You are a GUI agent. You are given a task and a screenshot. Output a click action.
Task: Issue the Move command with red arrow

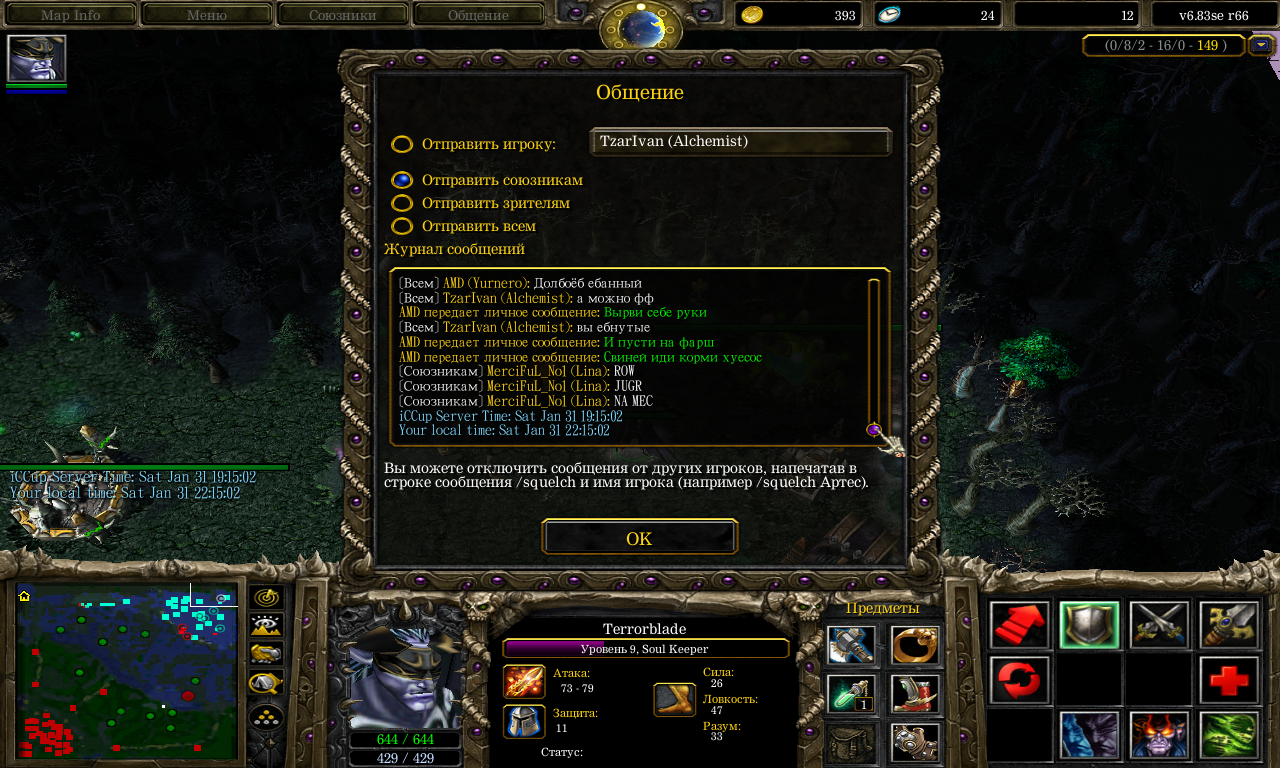click(x=1020, y=625)
